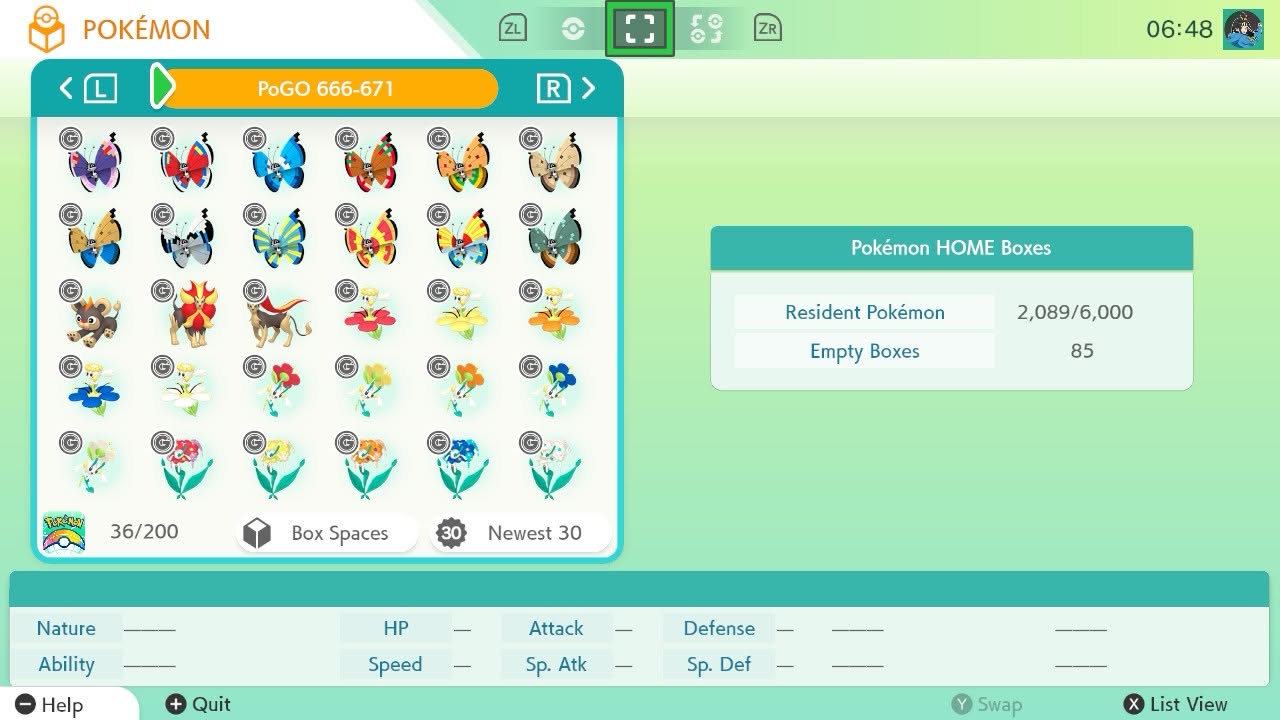The height and width of the screenshot is (720, 1280).
Task: Enable Swap mode via Y option
Action: tap(988, 704)
